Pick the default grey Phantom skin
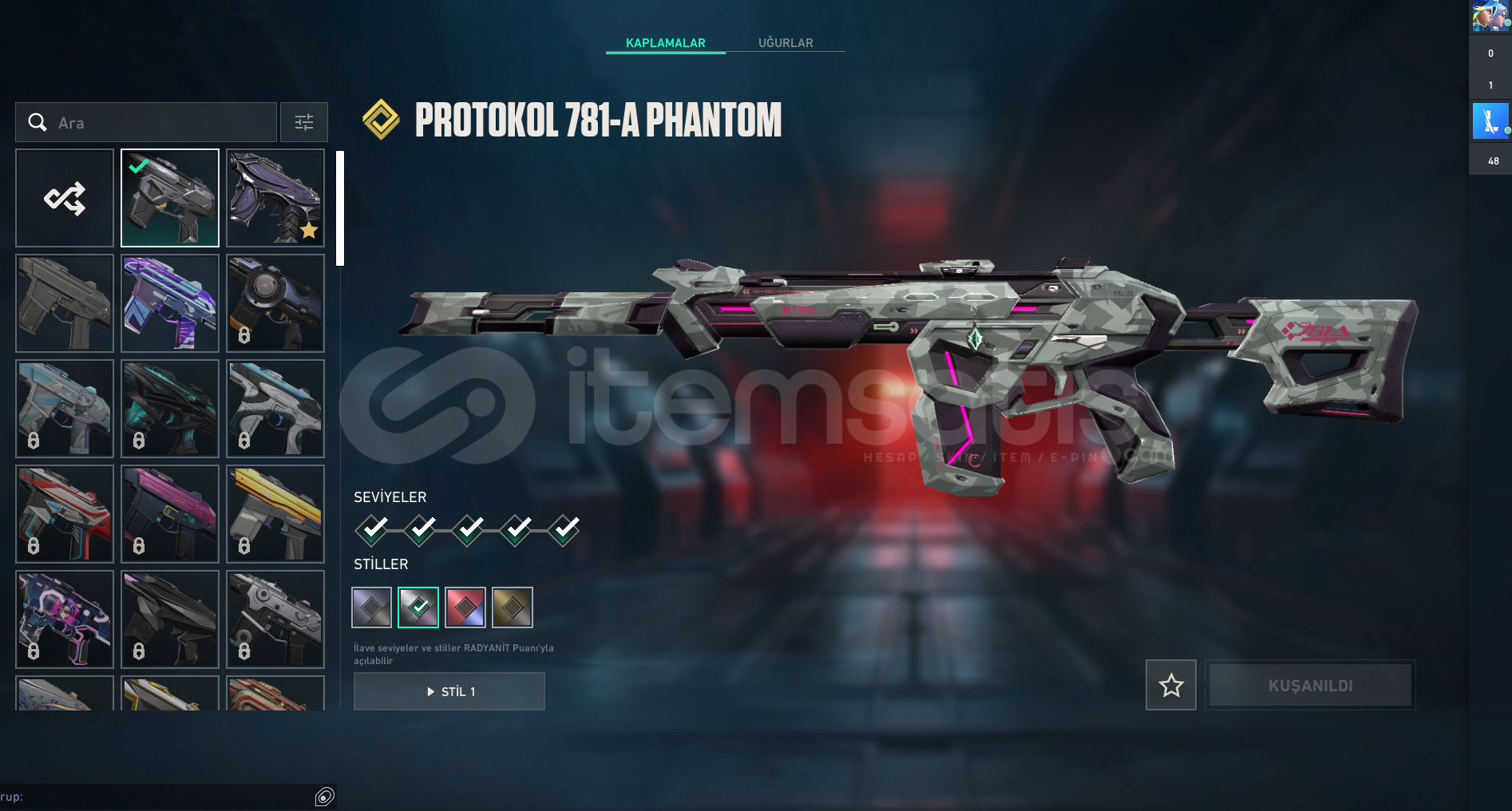Screen dimensions: 1512x811 pyautogui.click(x=65, y=303)
